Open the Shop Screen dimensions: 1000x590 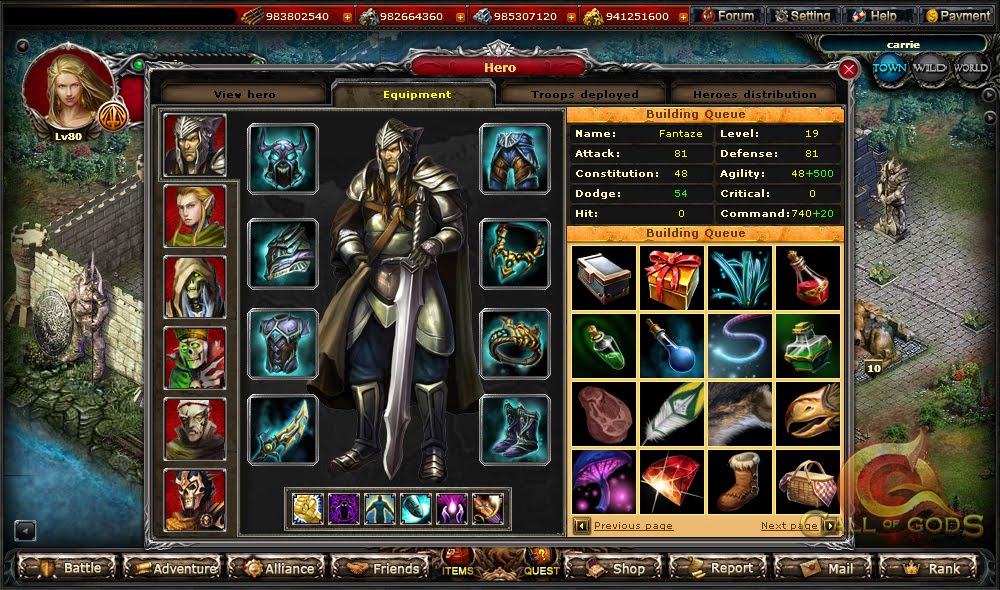(x=615, y=568)
